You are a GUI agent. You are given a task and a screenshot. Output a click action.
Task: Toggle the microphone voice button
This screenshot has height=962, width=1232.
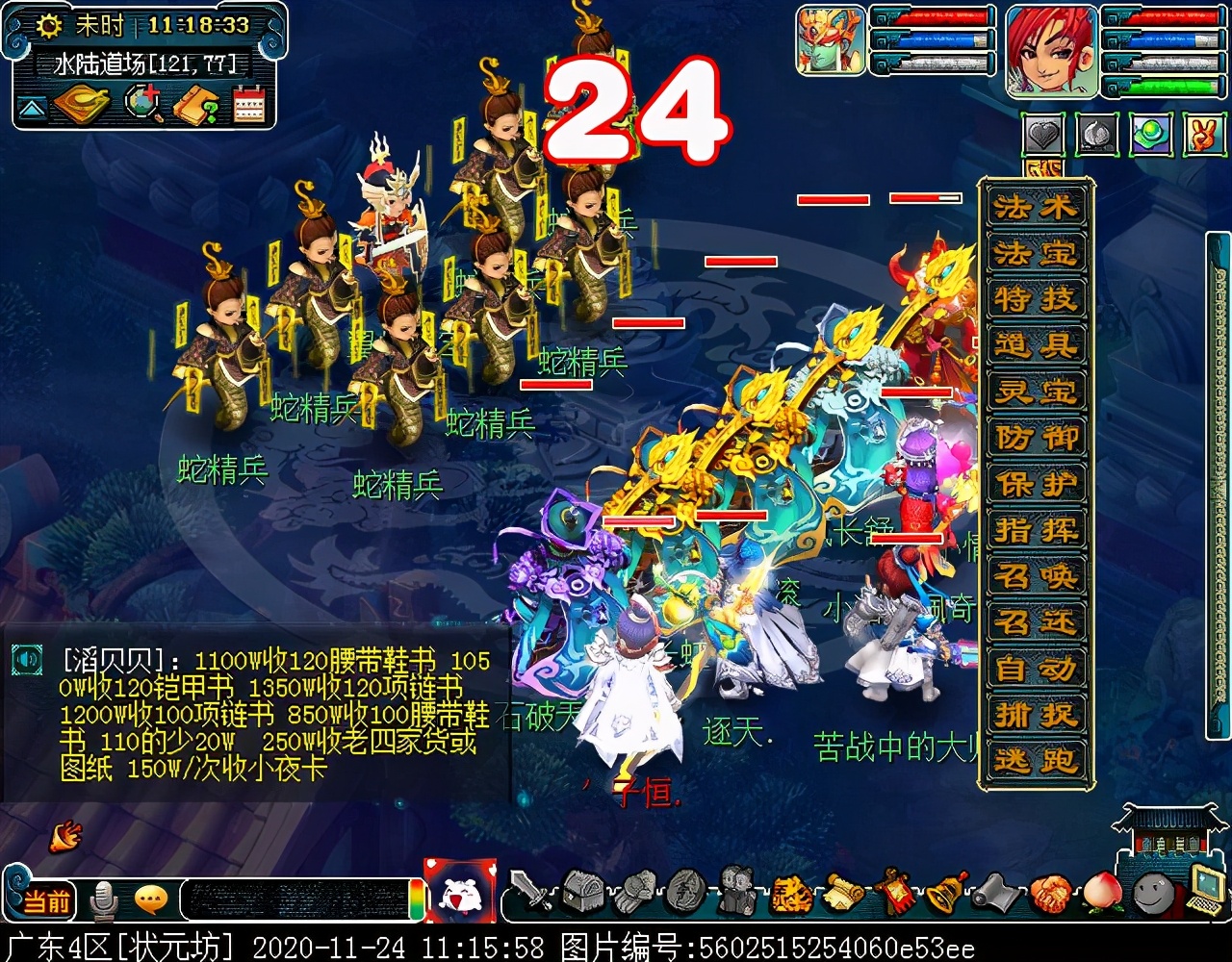click(102, 901)
